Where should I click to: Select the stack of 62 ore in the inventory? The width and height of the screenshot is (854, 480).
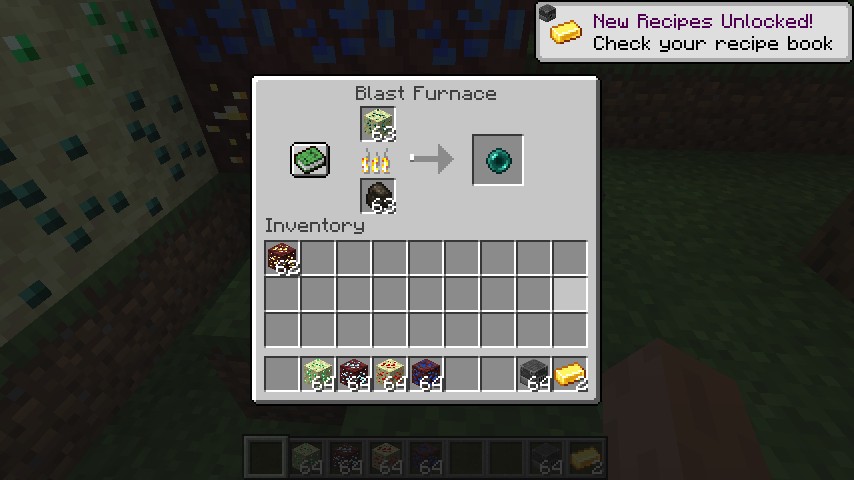click(x=283, y=259)
